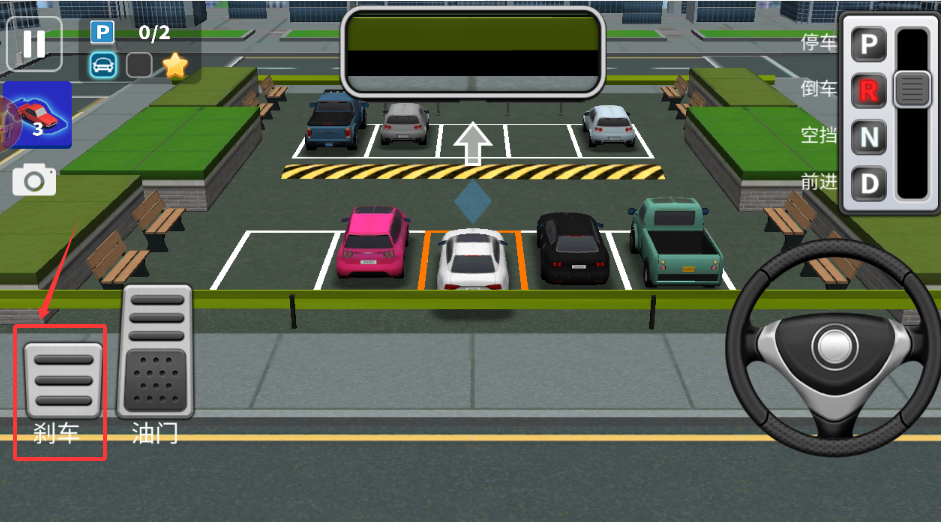Hit the gas pedal (油门)
Image resolution: width=941 pixels, height=522 pixels.
[x=155, y=350]
